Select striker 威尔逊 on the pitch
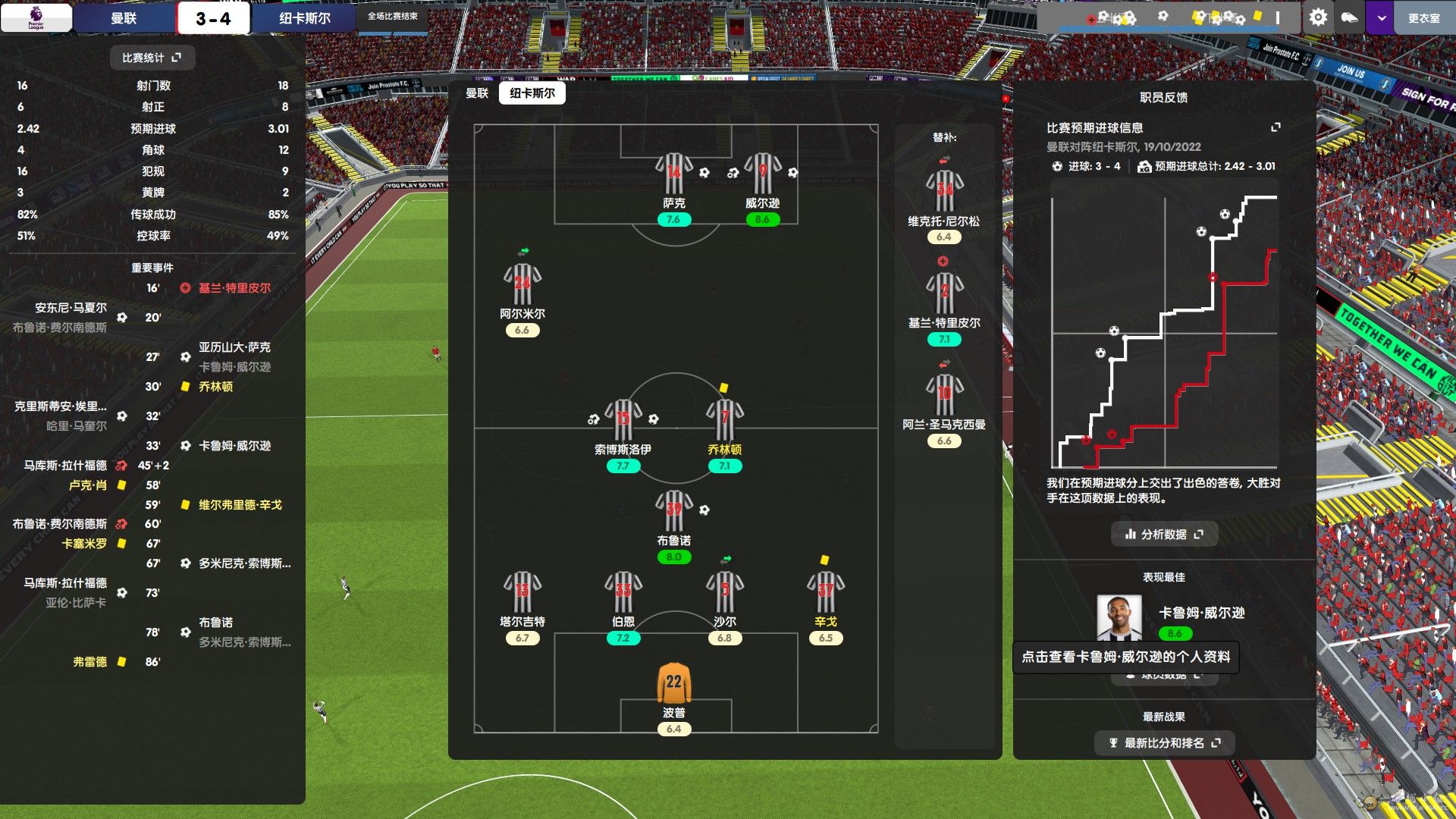The width and height of the screenshot is (1456, 819). 762,175
